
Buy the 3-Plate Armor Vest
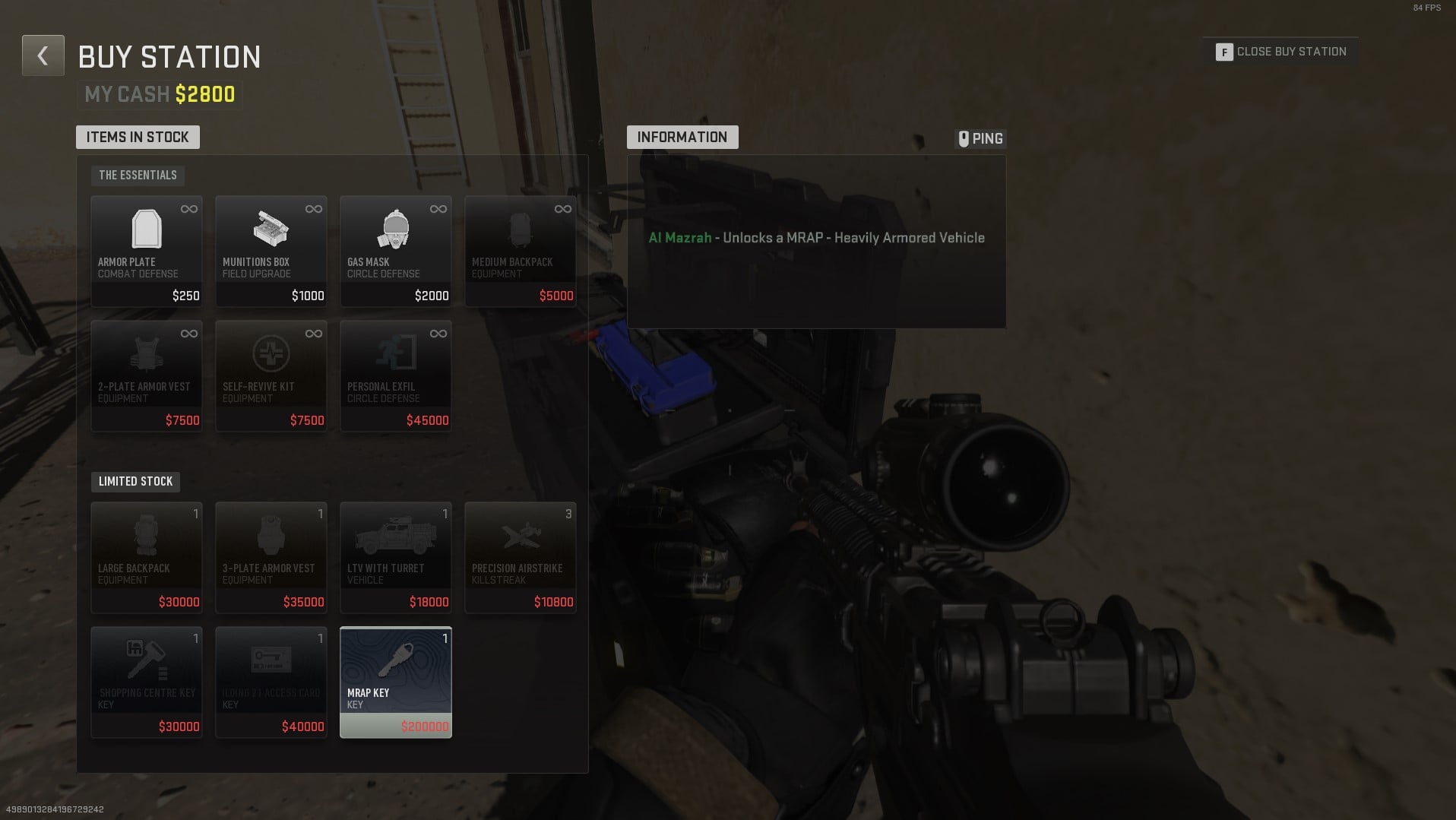[x=271, y=556]
